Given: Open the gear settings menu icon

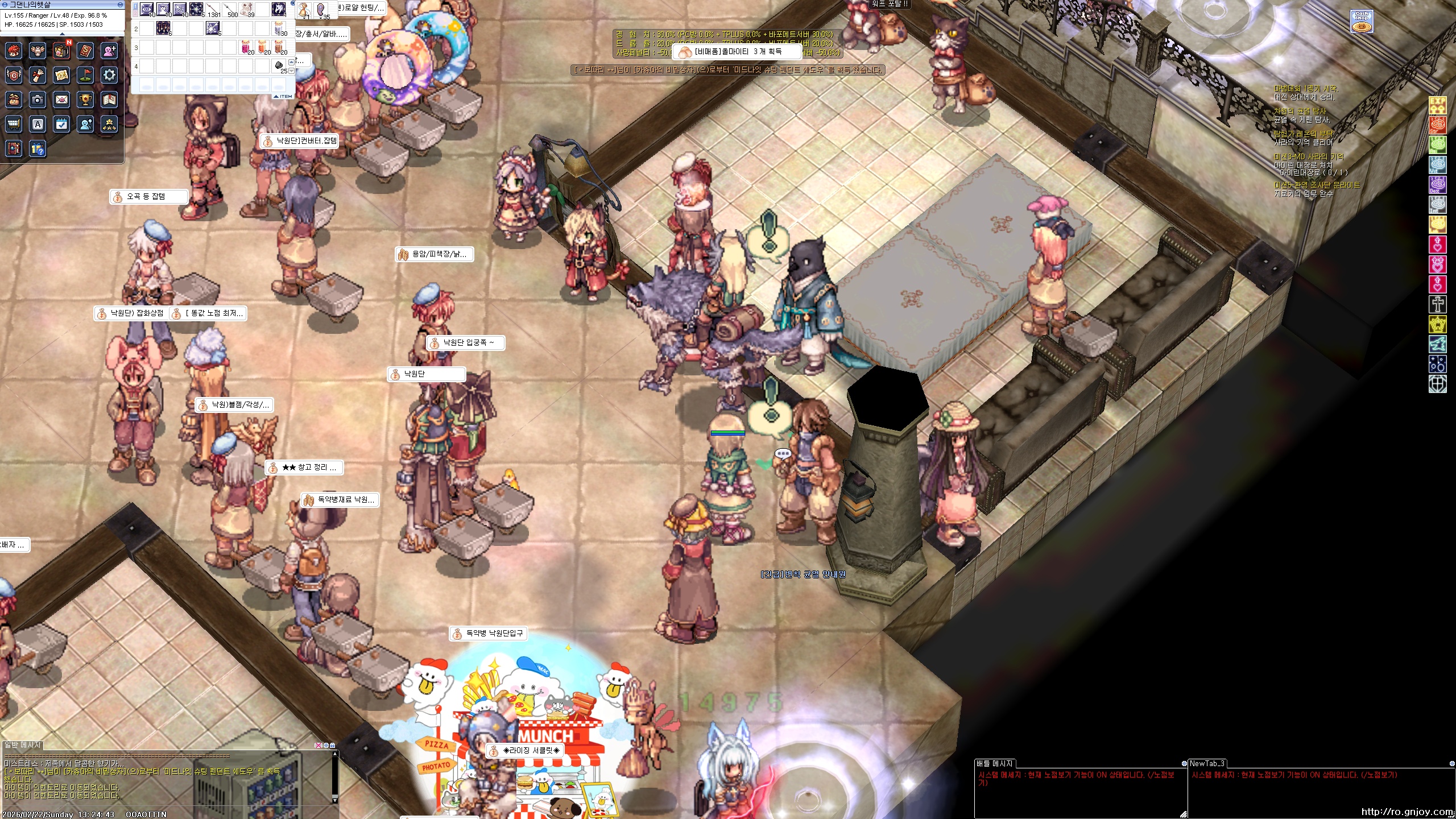Looking at the screenshot, I should coord(109,75).
